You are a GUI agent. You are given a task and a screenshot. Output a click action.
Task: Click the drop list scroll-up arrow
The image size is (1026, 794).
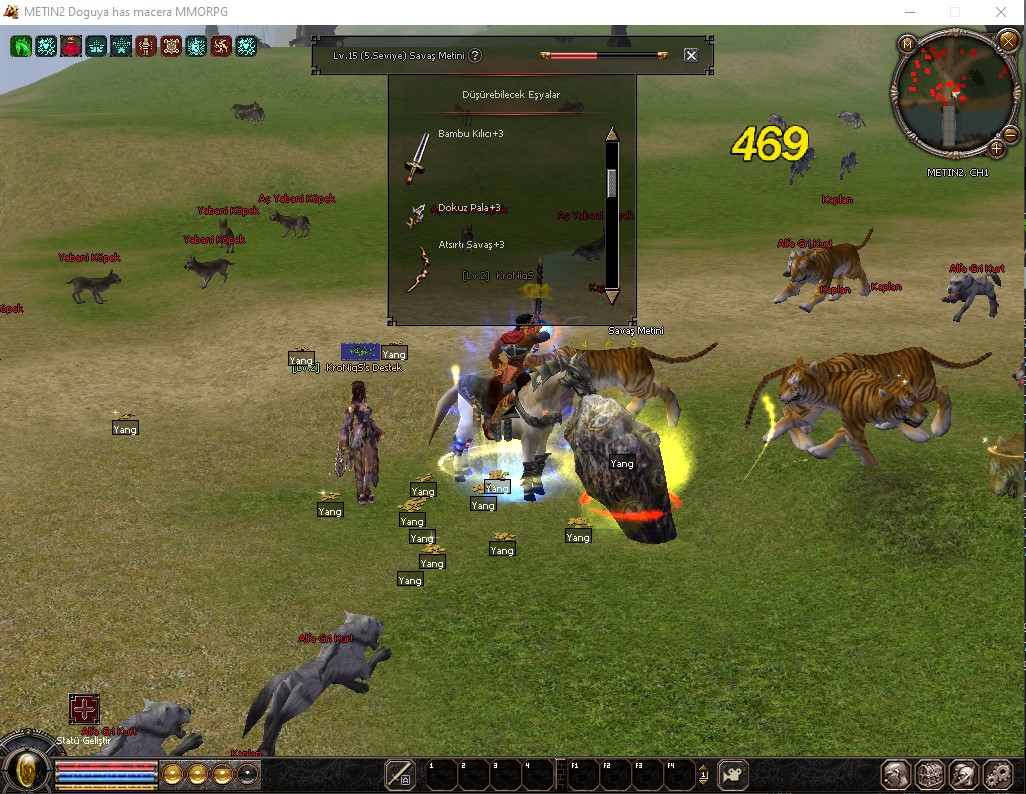pyautogui.click(x=612, y=134)
